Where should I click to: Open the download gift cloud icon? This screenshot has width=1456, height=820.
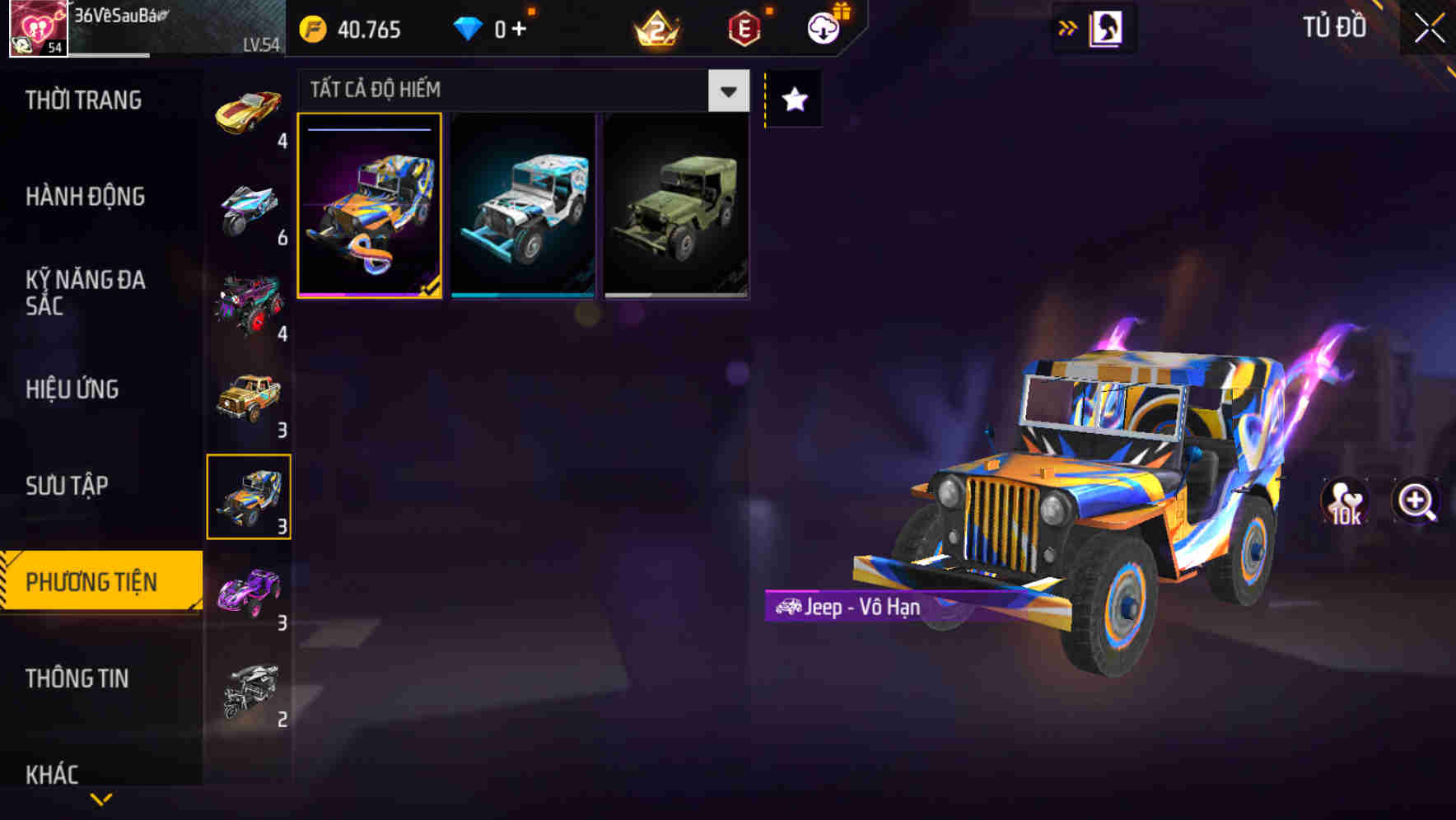(x=824, y=30)
